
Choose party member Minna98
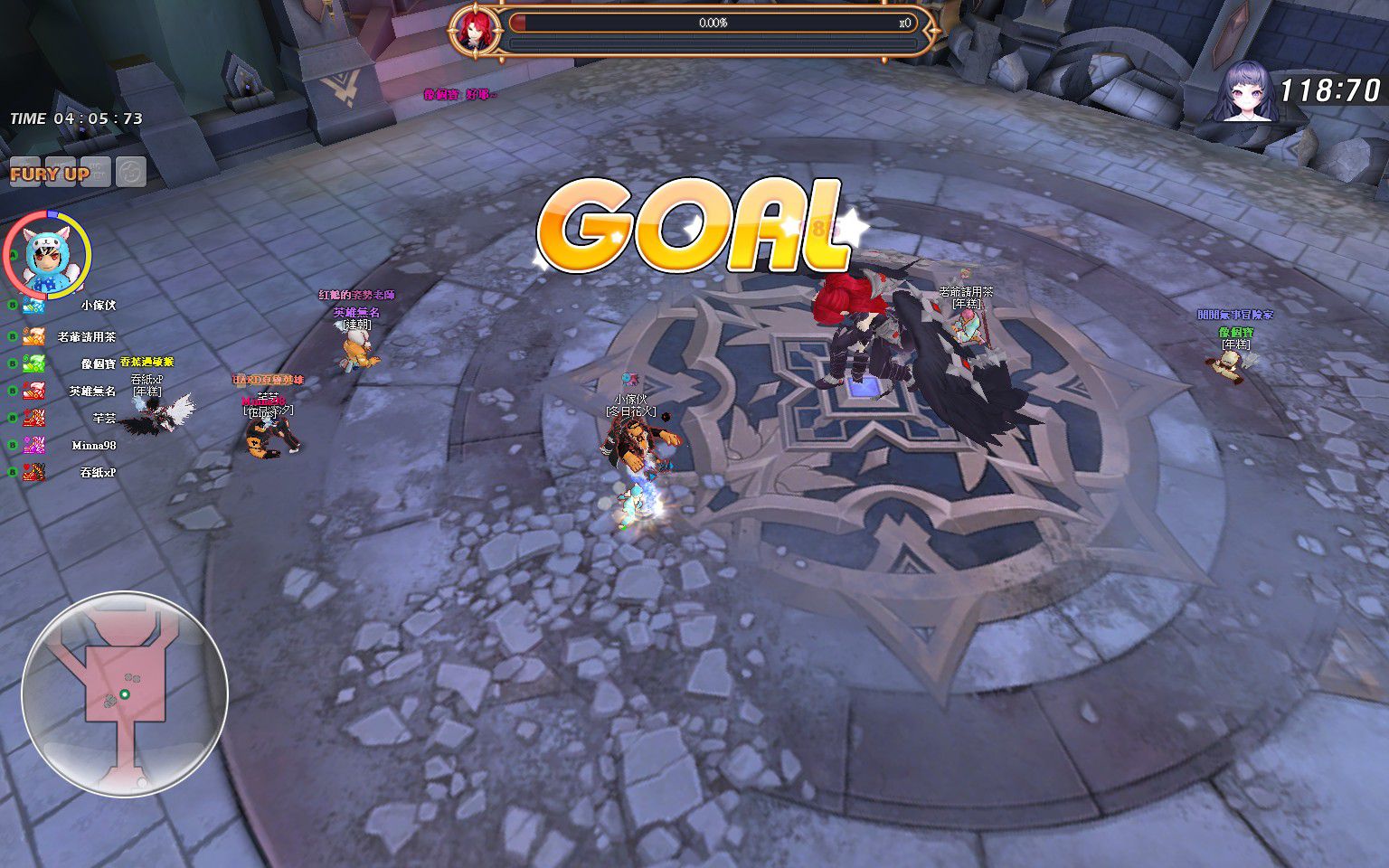[94, 446]
